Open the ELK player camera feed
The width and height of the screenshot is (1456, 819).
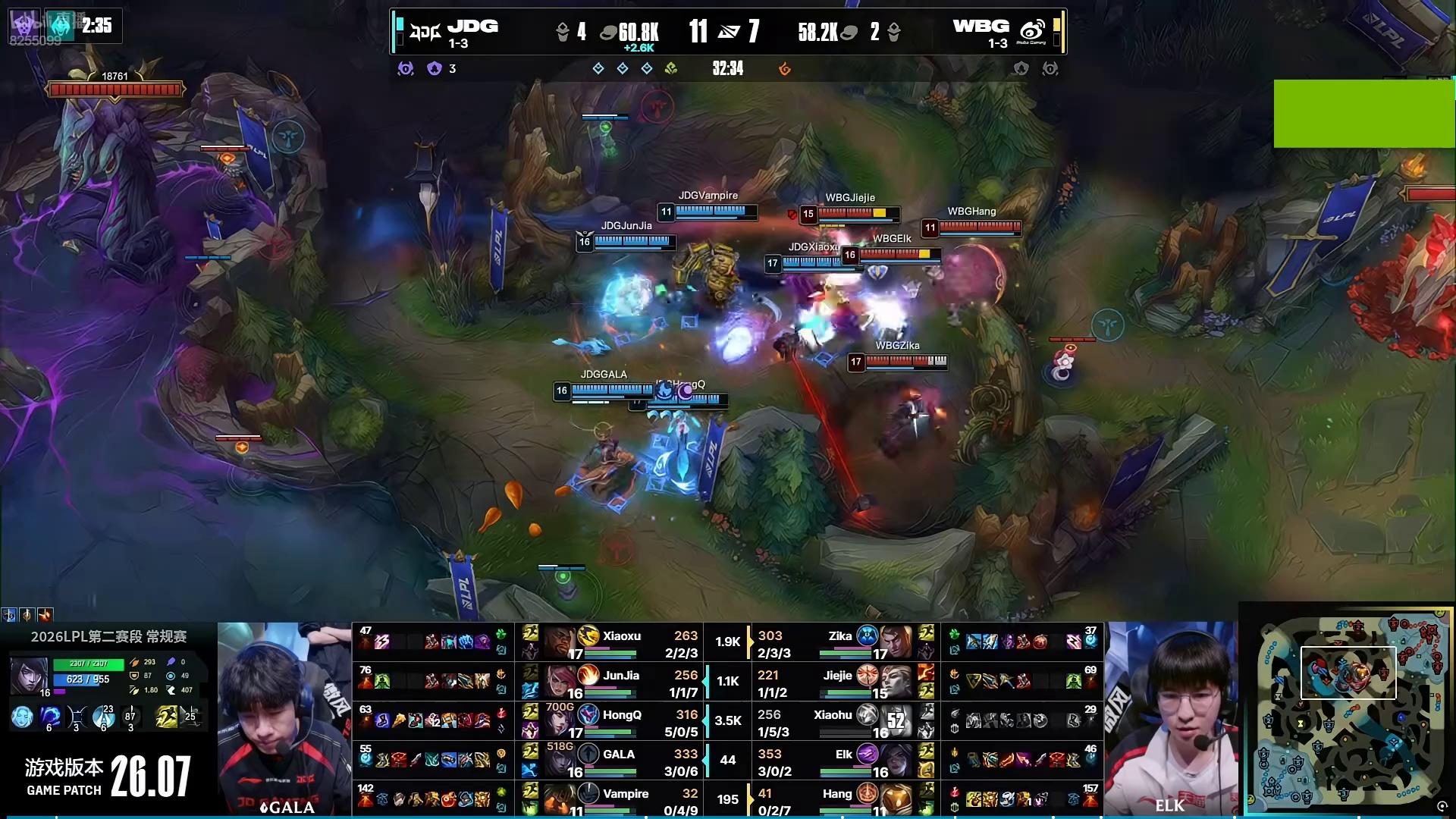click(1171, 719)
